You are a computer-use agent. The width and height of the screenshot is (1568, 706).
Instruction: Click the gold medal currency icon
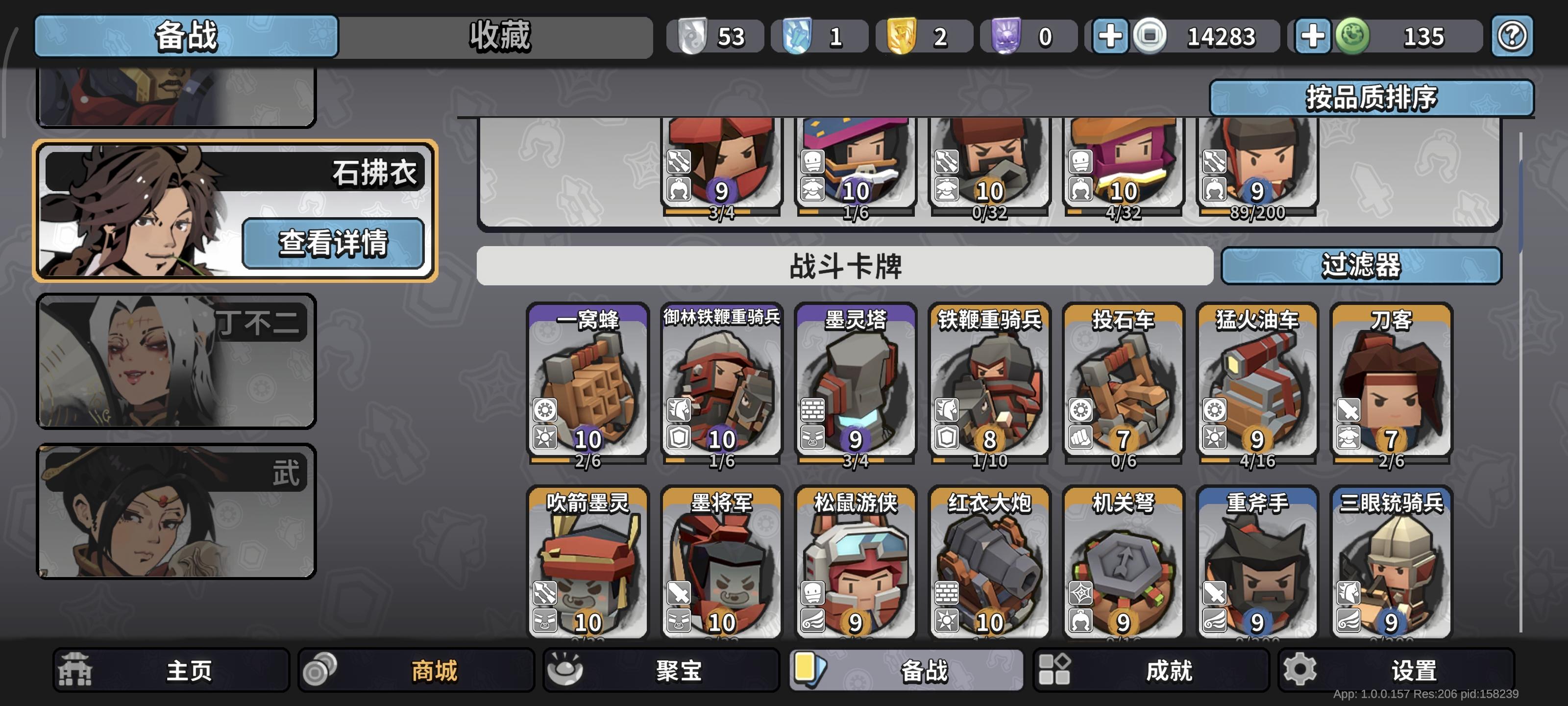pos(903,36)
